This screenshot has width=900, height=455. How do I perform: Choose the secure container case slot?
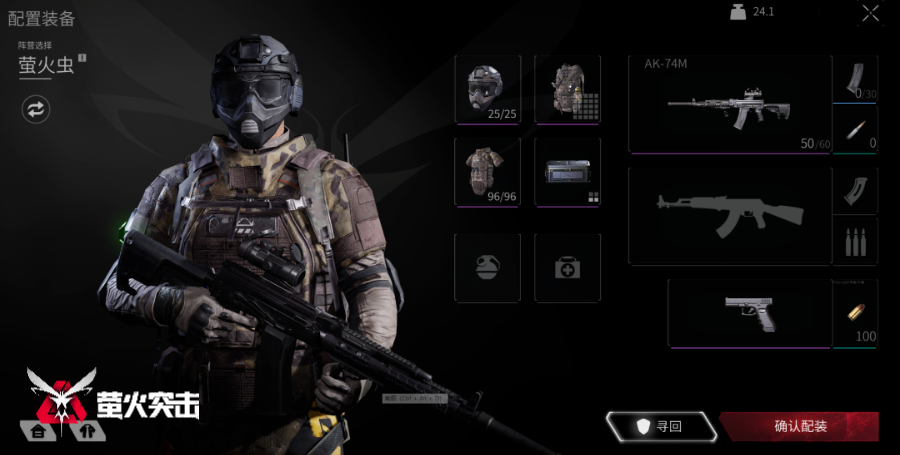click(567, 171)
